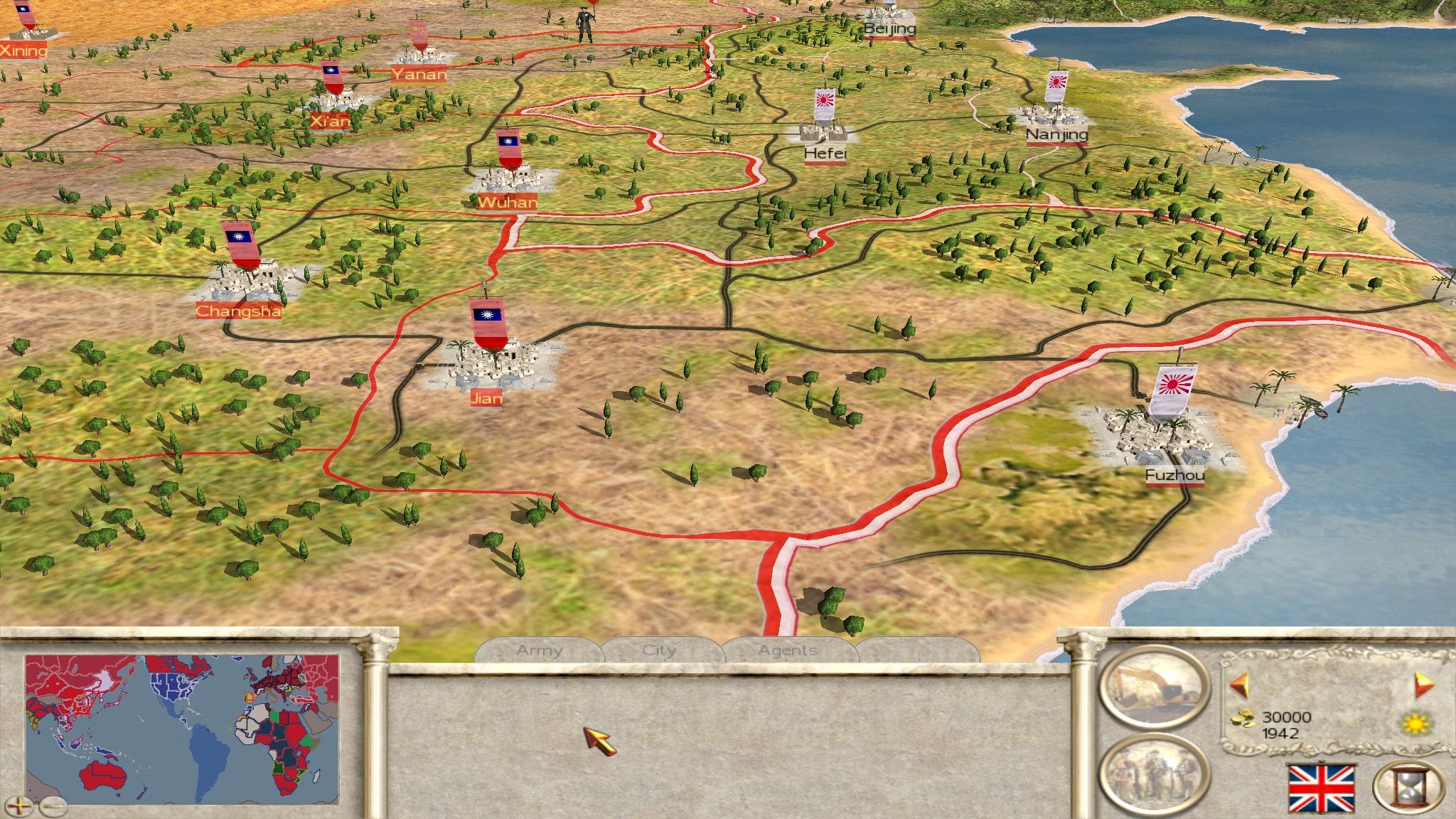Click the right orange arrow button

point(1424,685)
